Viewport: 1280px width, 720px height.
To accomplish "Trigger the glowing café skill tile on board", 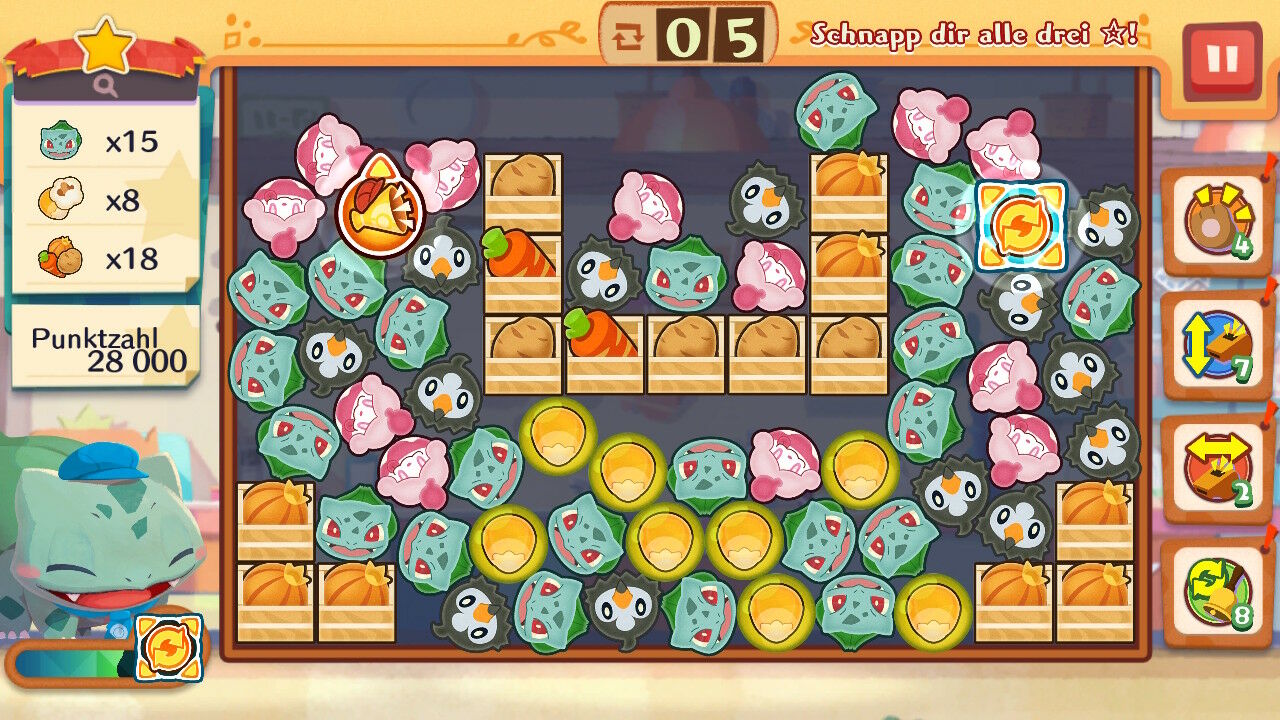I will tap(1021, 226).
